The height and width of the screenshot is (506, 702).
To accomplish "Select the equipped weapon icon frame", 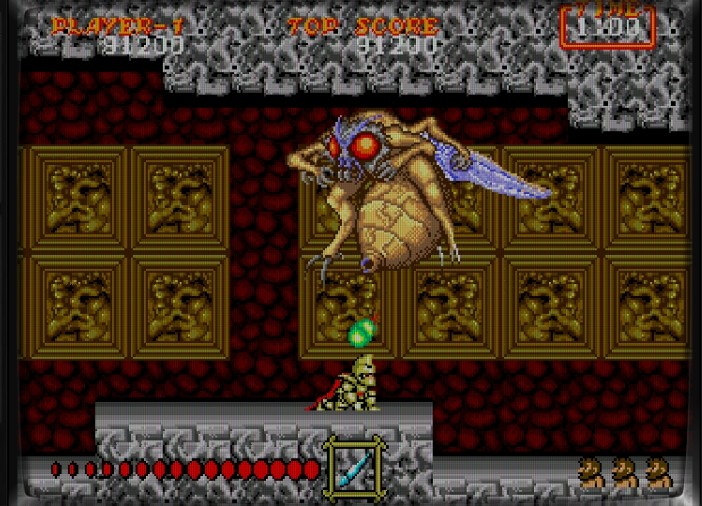I will (354, 466).
